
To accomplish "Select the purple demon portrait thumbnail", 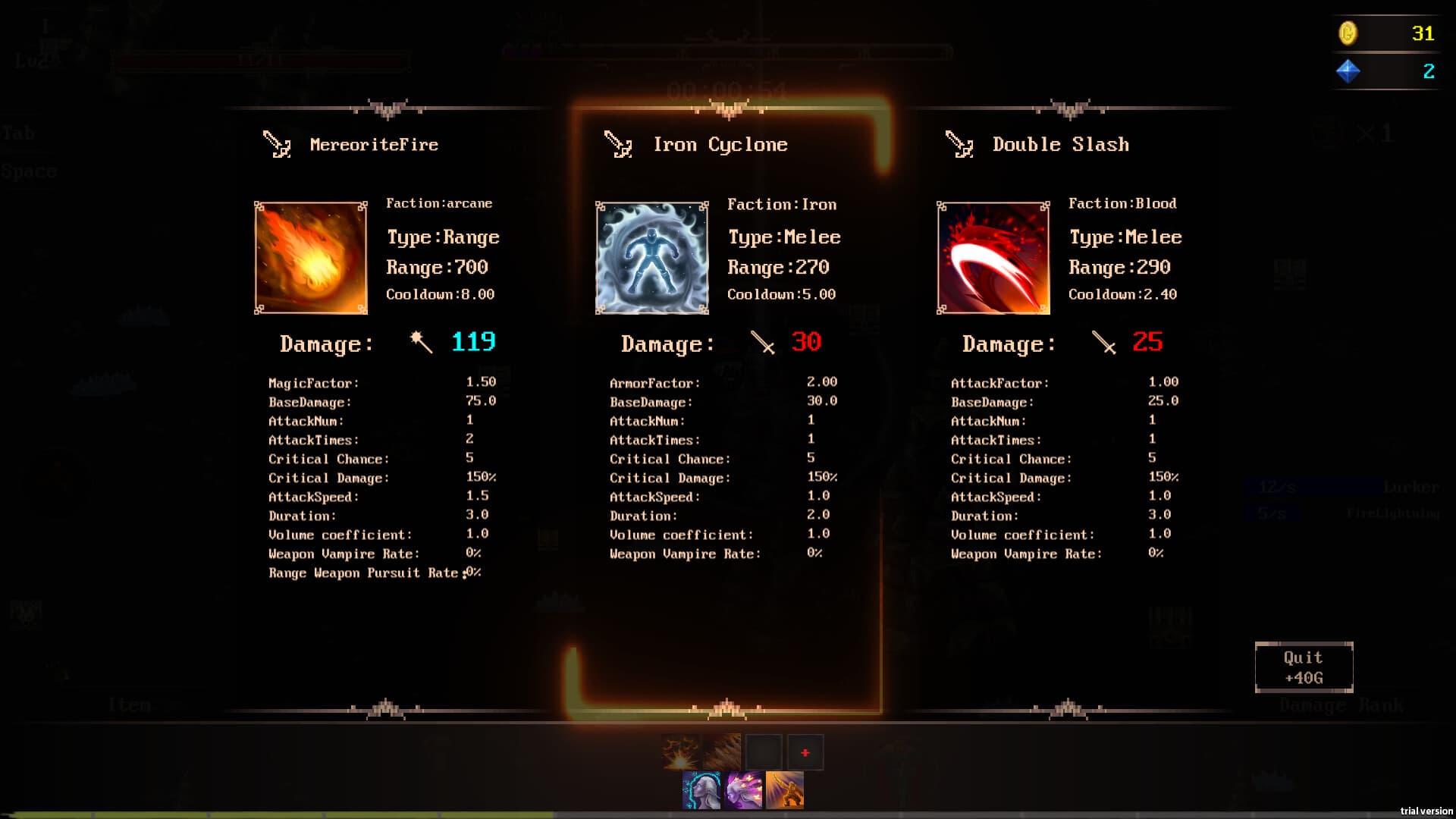I will click(x=743, y=790).
